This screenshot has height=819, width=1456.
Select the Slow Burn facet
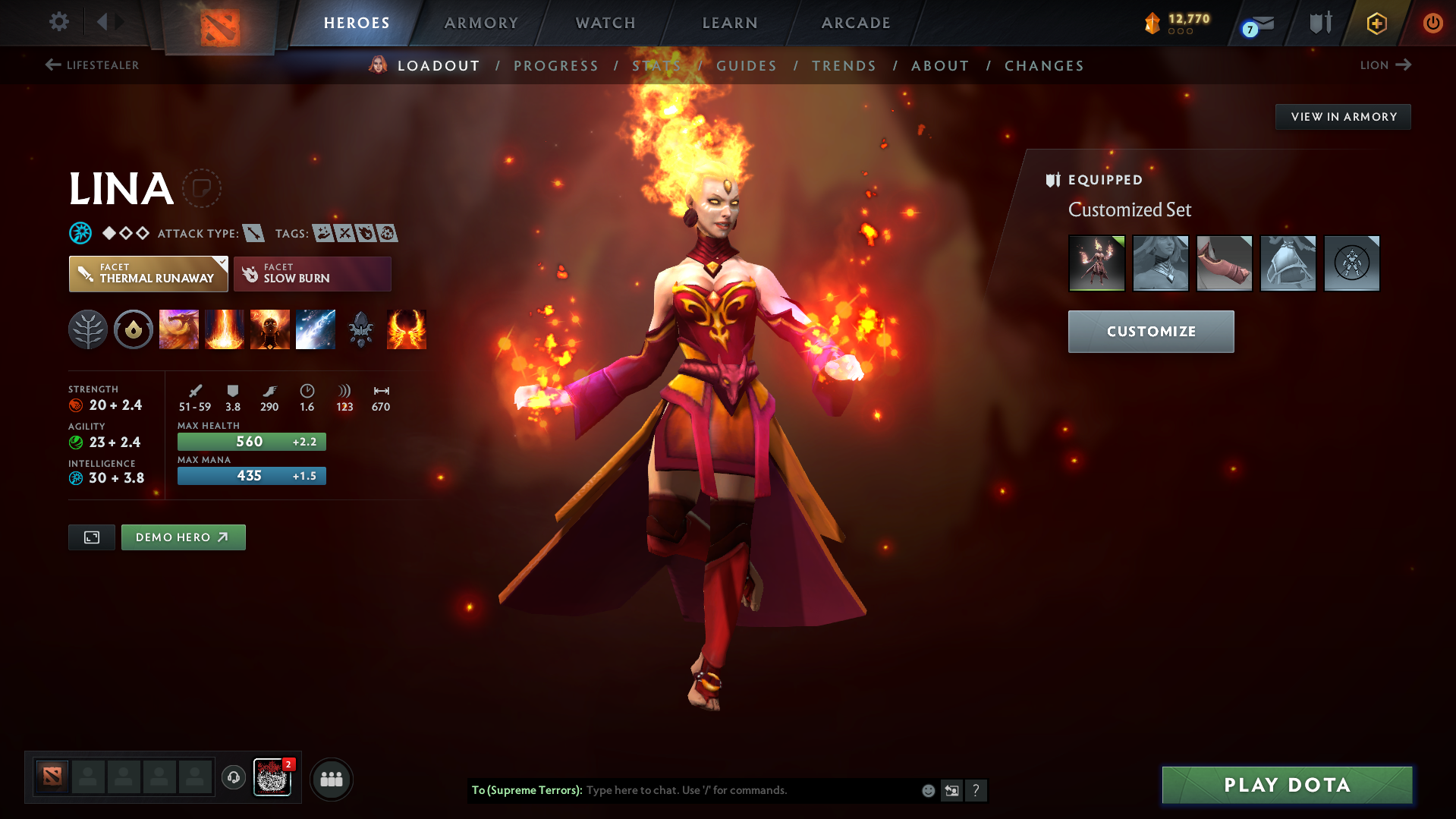click(312, 274)
